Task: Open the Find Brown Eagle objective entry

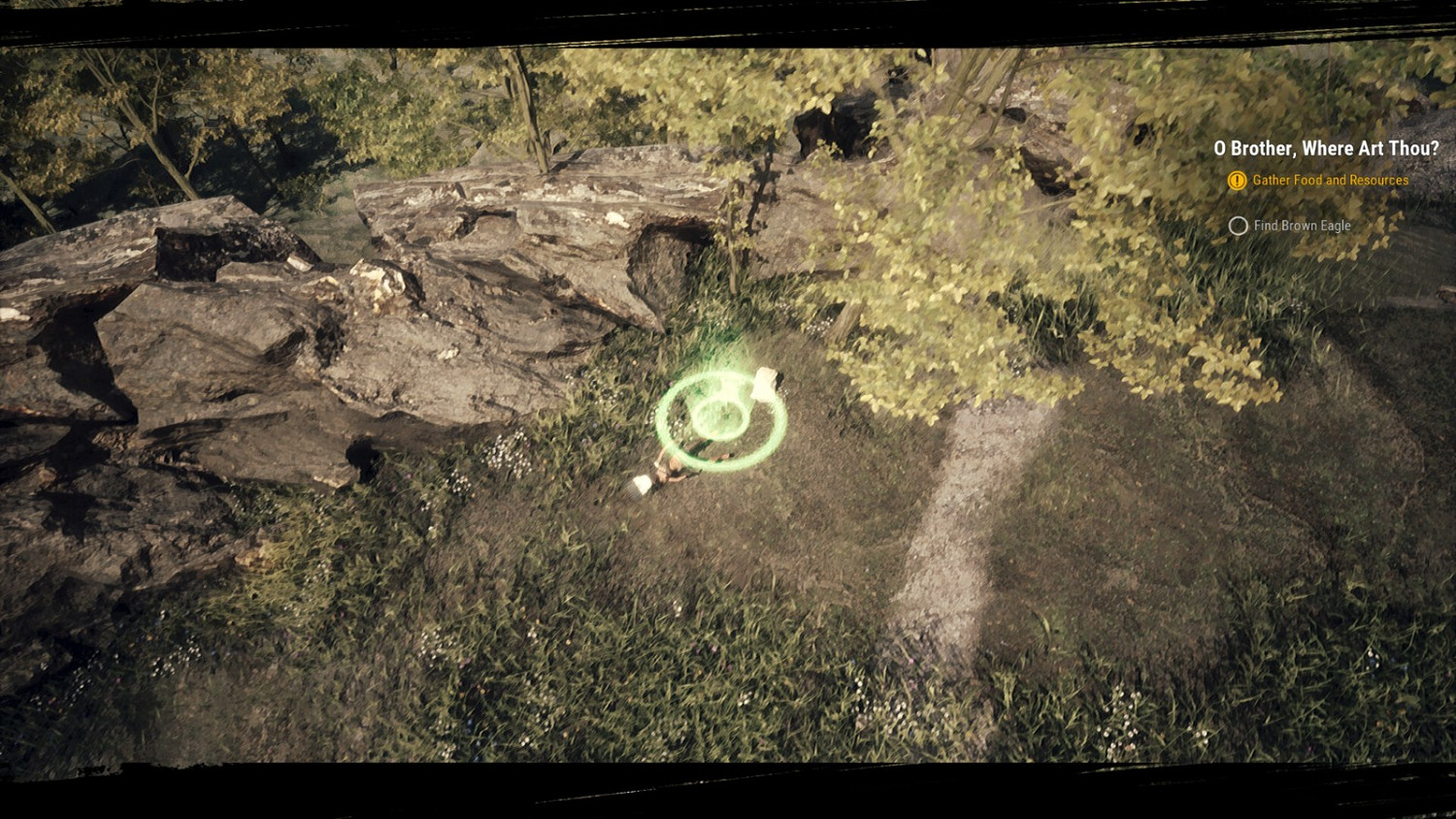Action: point(1301,225)
